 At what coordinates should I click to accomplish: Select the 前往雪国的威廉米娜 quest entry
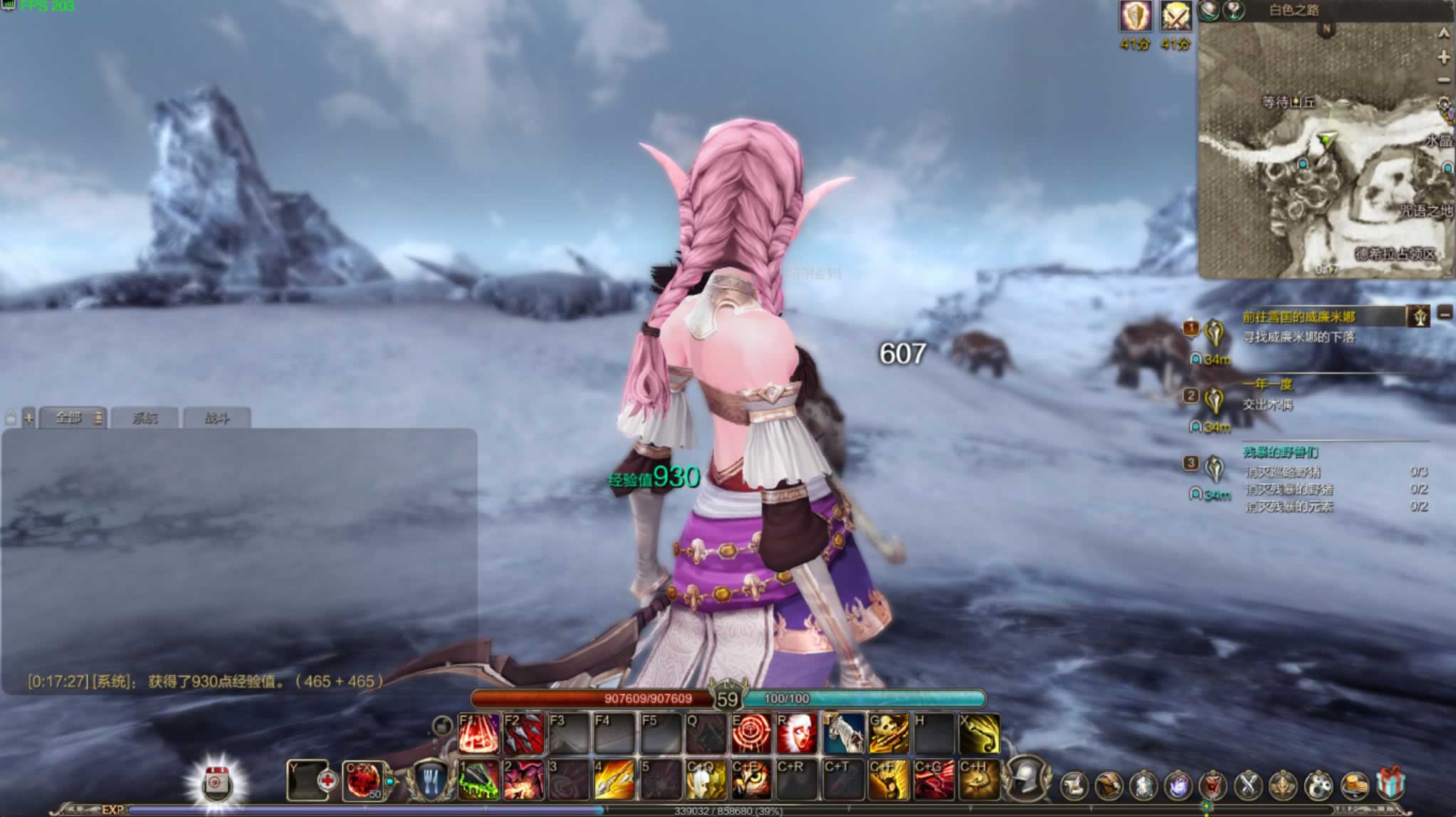[x=1299, y=317]
